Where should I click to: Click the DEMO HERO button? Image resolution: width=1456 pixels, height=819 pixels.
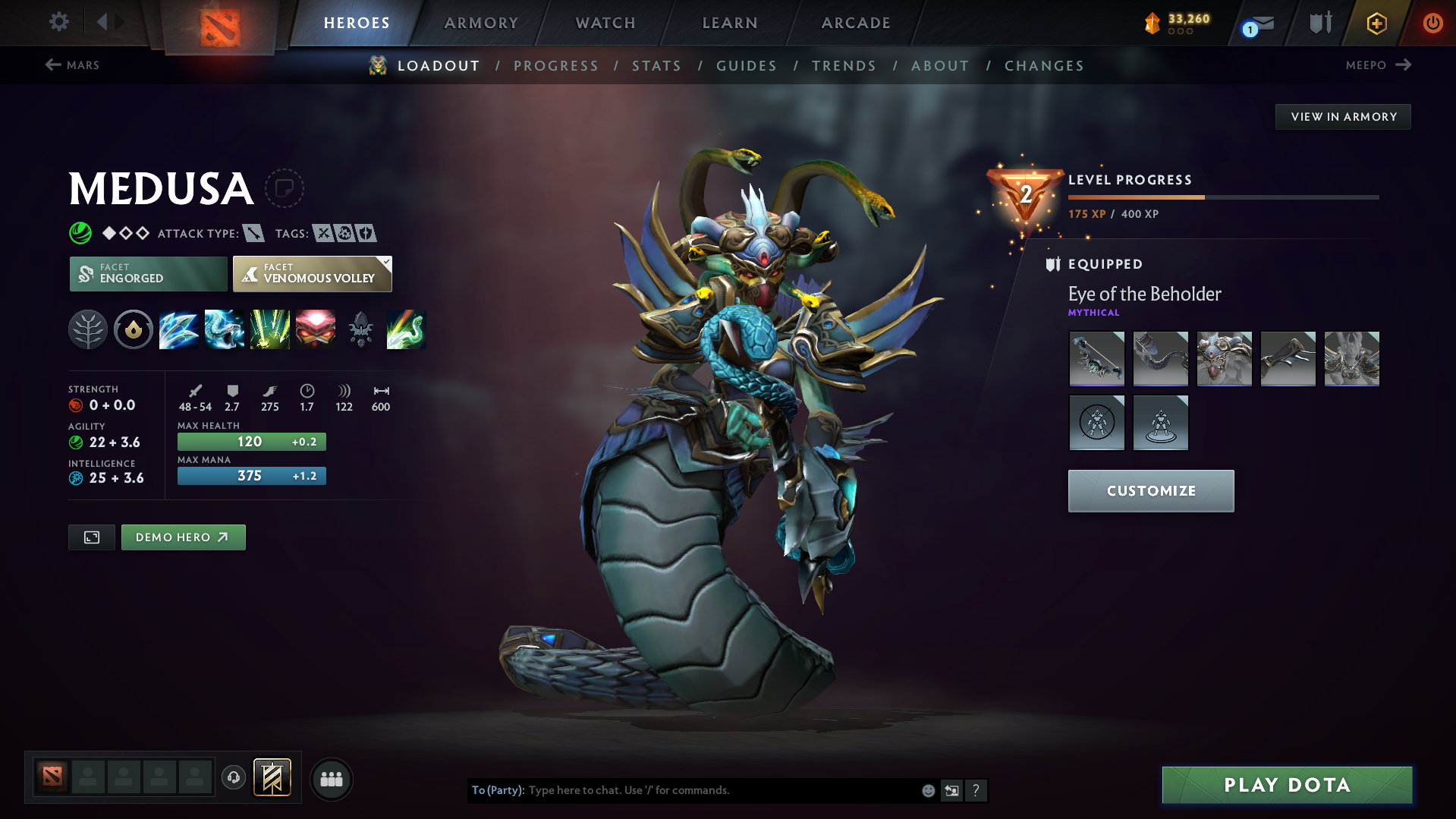pos(183,537)
